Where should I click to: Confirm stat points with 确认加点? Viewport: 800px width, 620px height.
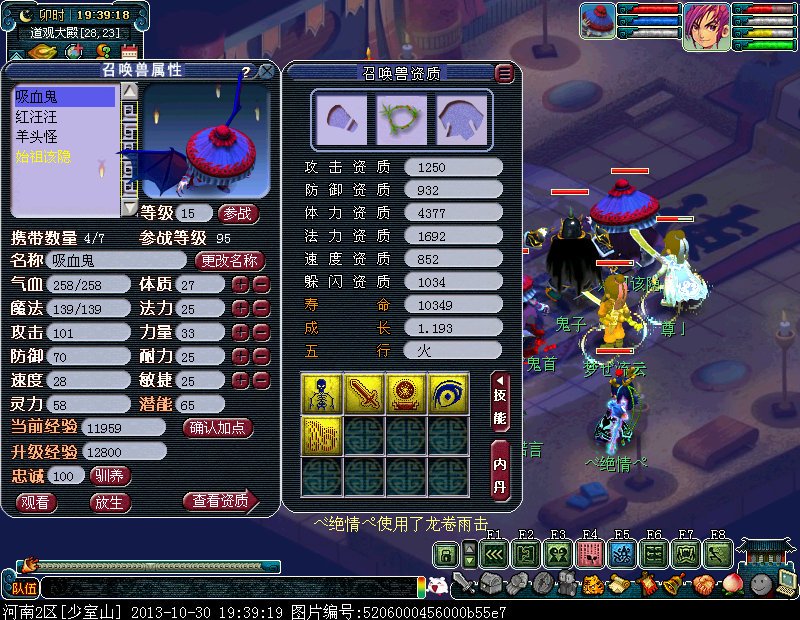(x=219, y=428)
